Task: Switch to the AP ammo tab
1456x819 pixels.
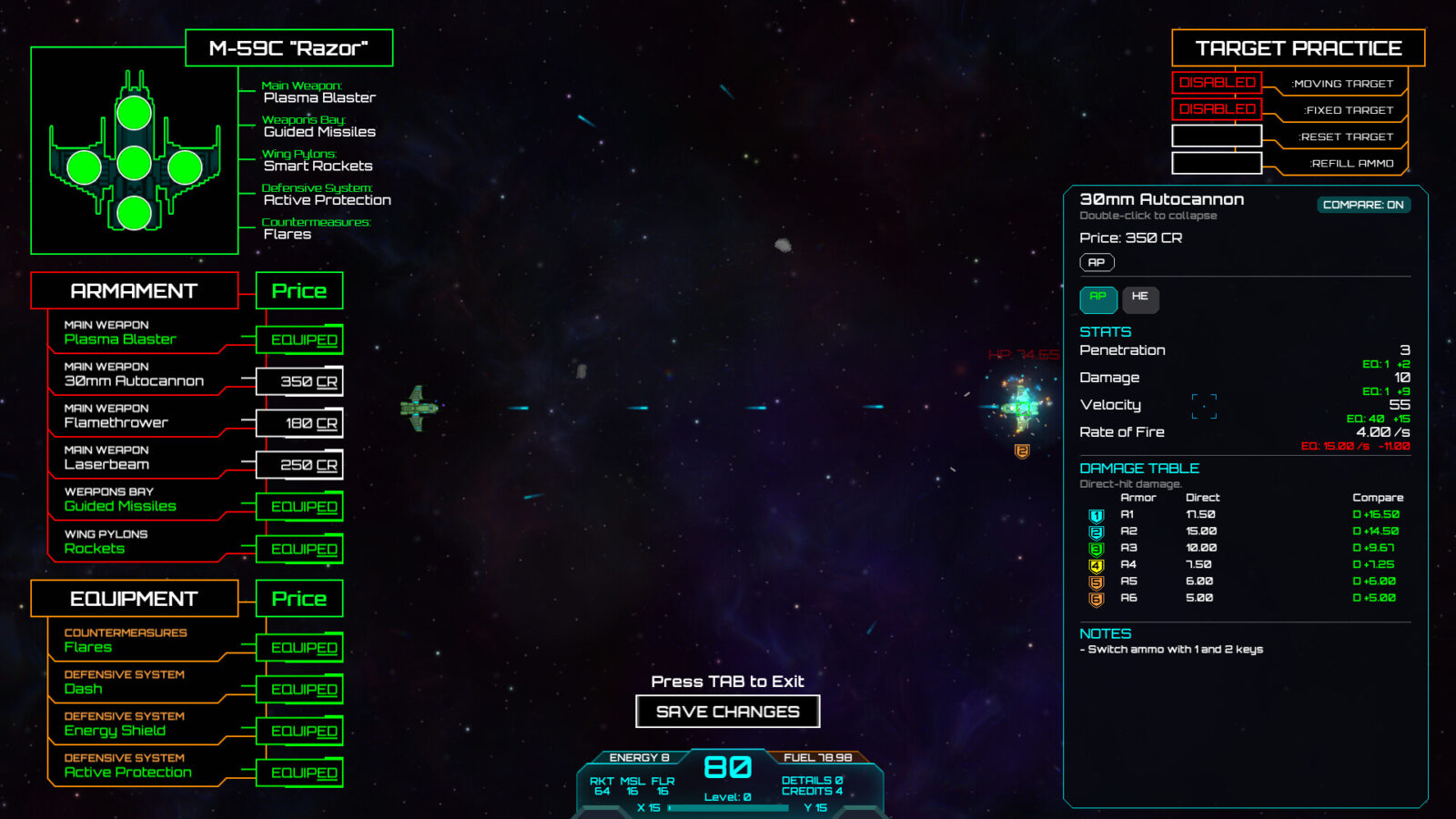Action: (x=1097, y=298)
